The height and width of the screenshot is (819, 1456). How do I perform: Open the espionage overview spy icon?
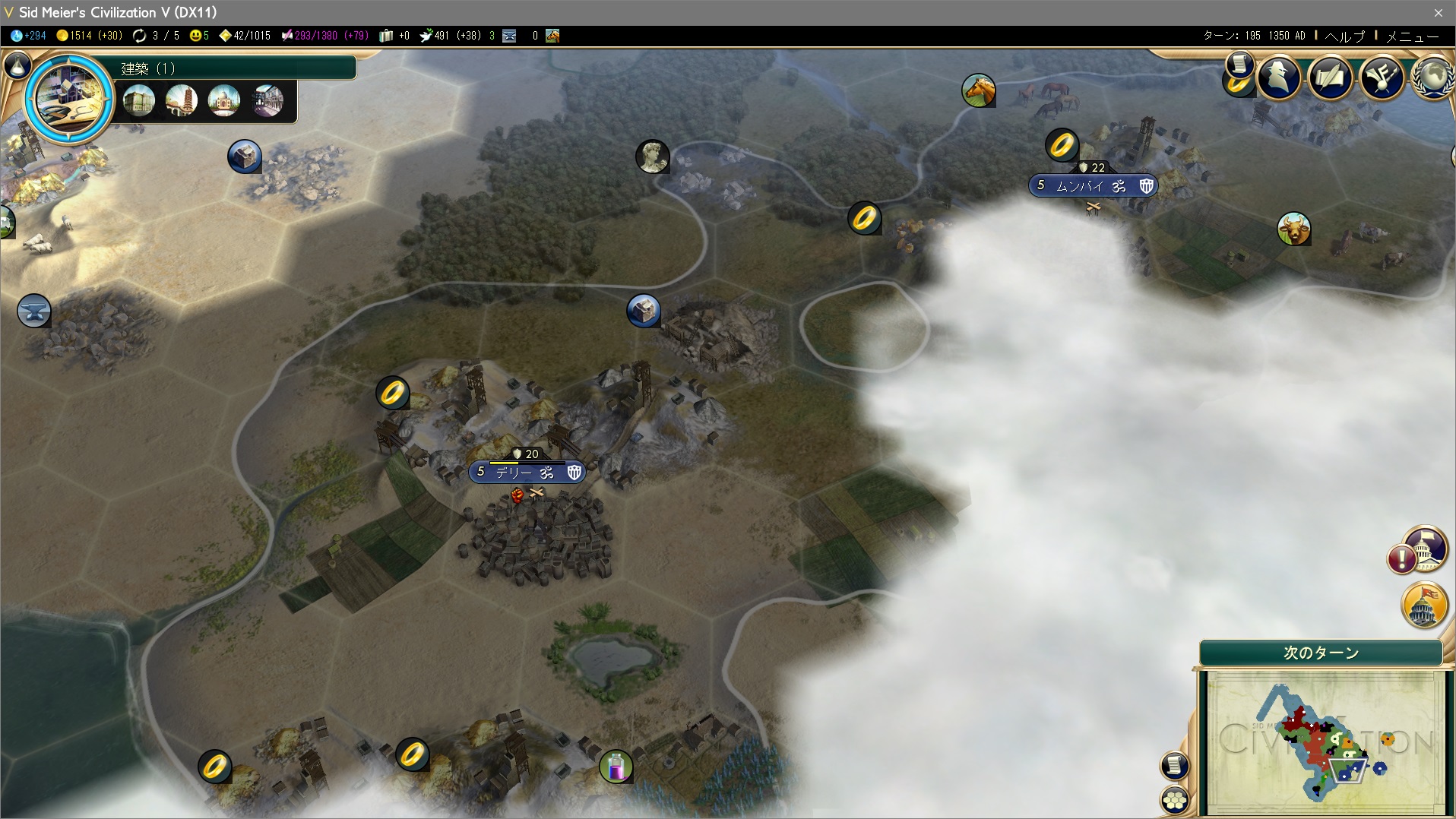pyautogui.click(x=1279, y=77)
